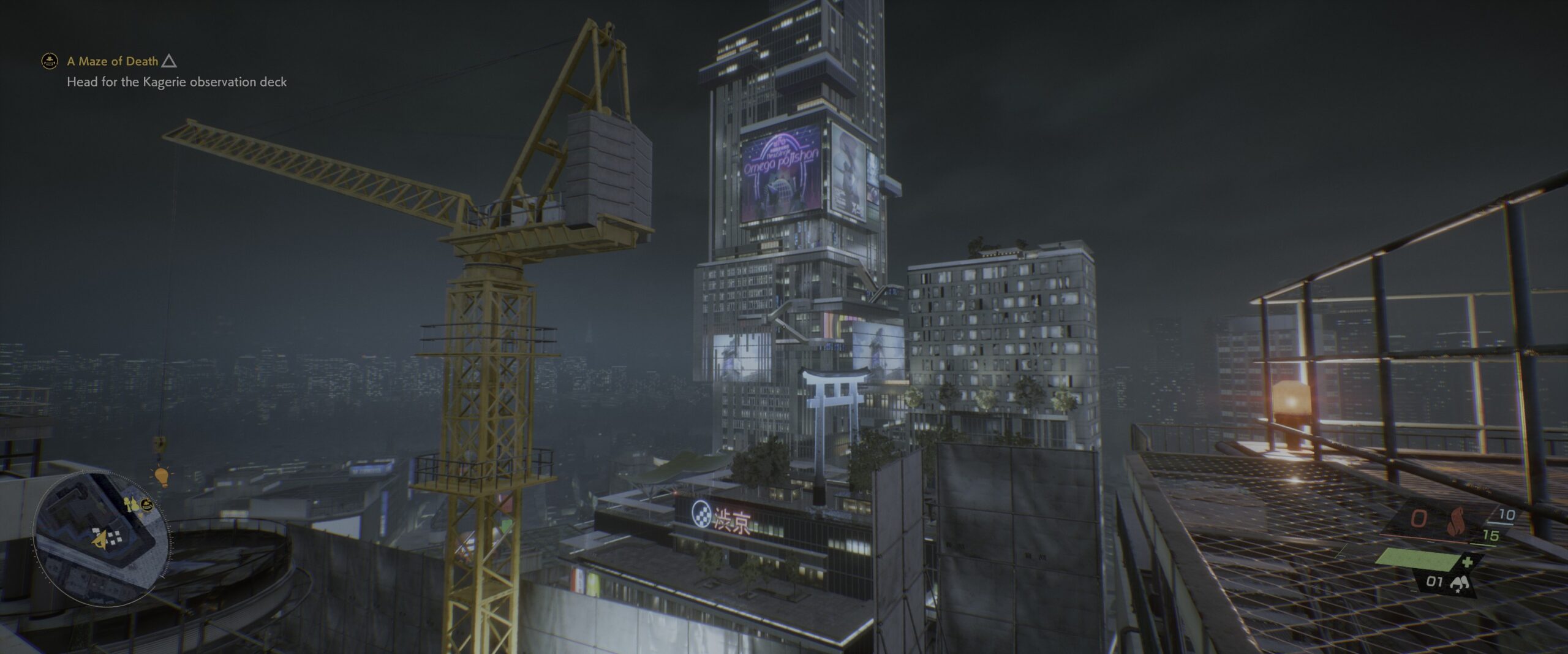
Task: Click the quest emblem beside the mission title
Action: pyautogui.click(x=49, y=61)
